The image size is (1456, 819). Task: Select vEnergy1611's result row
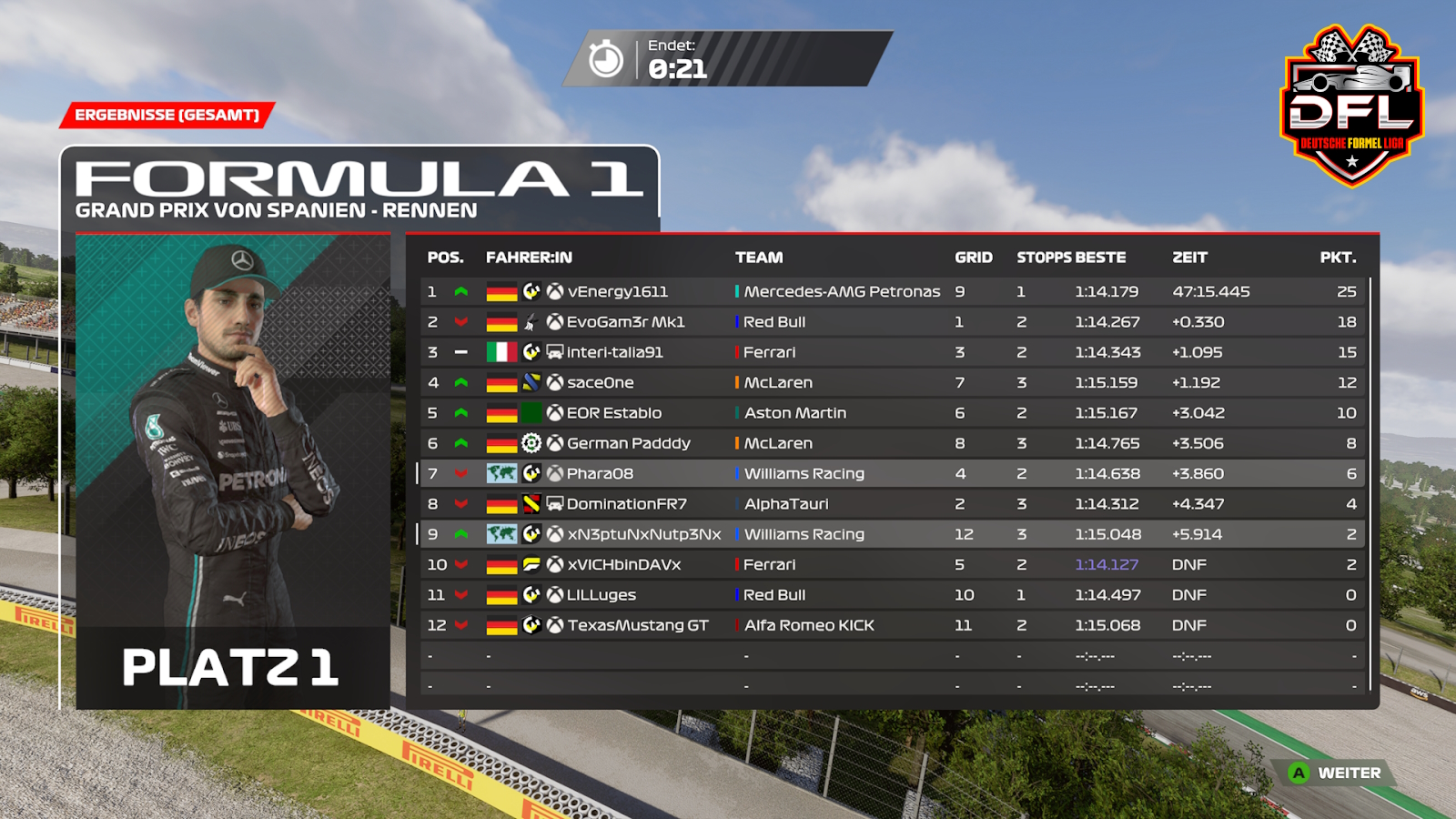617,292
